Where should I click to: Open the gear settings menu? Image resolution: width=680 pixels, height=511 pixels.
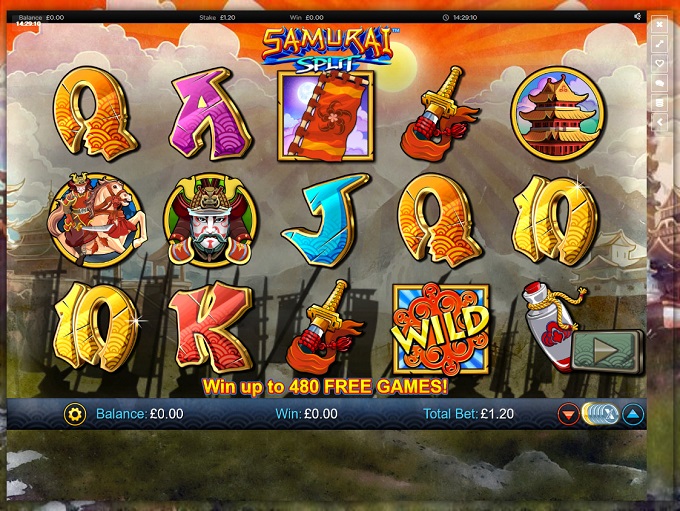point(74,413)
